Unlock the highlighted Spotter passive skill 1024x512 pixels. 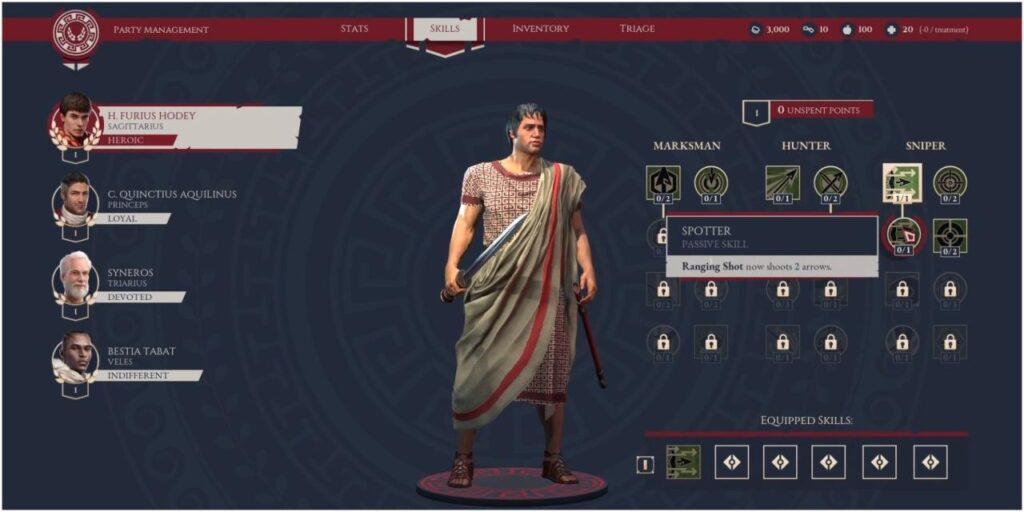coord(902,234)
